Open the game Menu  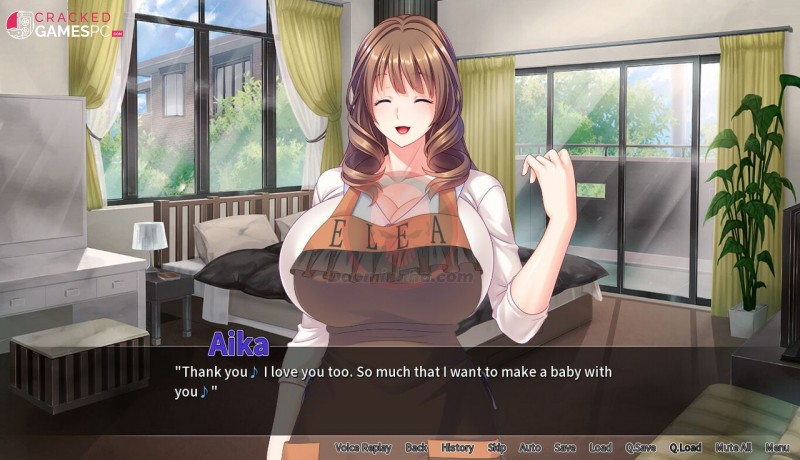point(777,448)
